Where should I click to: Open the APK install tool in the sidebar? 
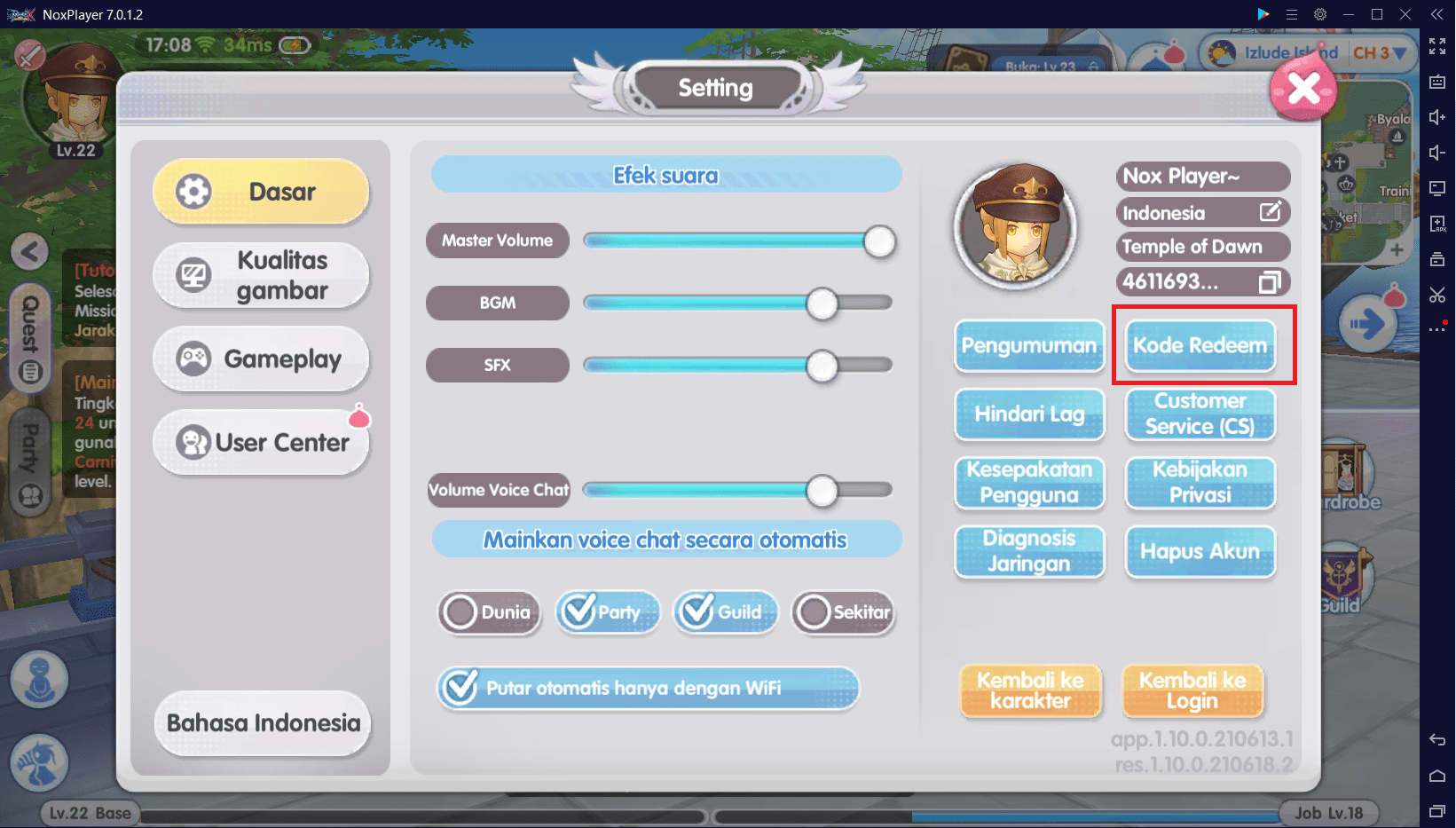click(x=1438, y=224)
